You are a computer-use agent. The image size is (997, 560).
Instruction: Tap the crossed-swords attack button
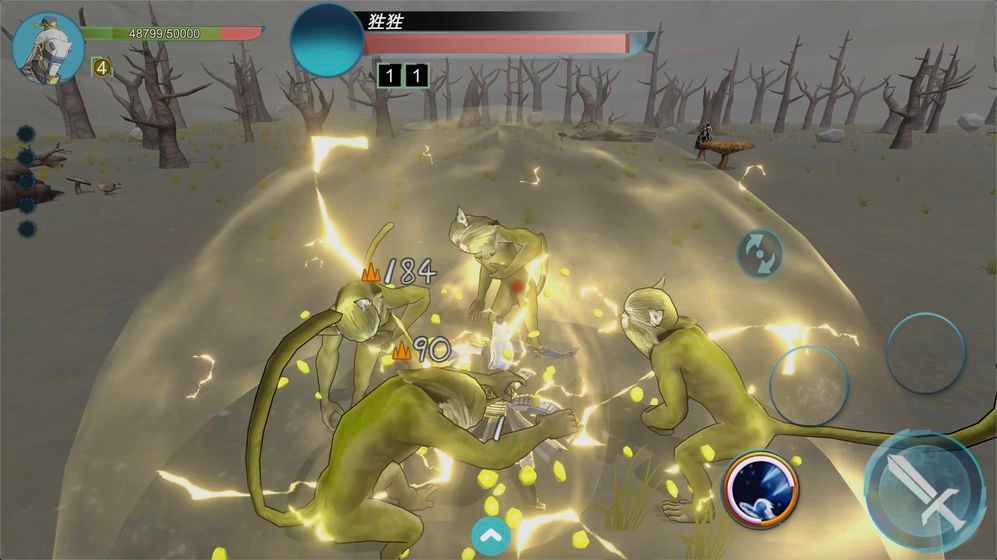pos(925,492)
